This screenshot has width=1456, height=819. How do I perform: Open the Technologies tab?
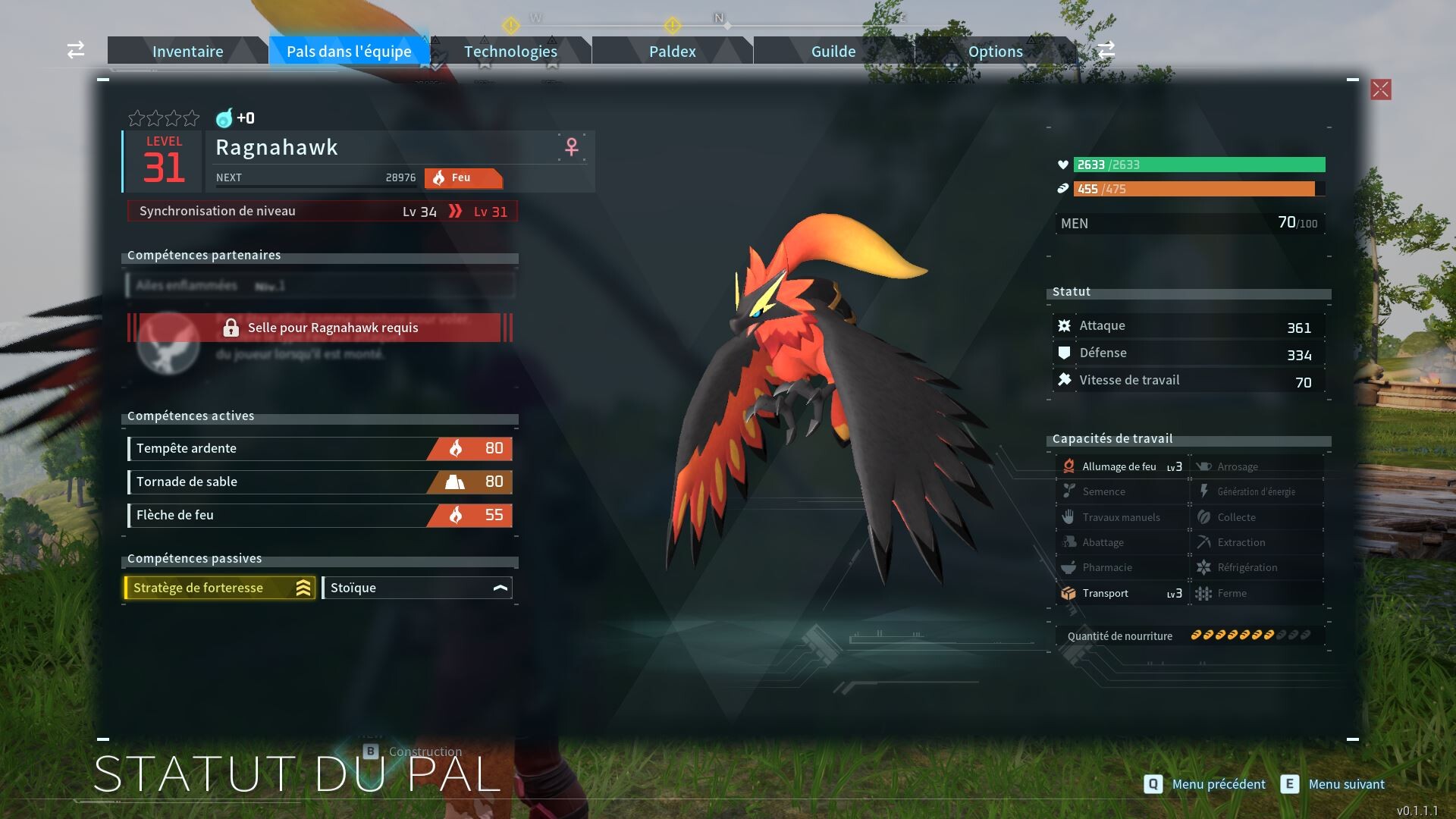[x=510, y=51]
